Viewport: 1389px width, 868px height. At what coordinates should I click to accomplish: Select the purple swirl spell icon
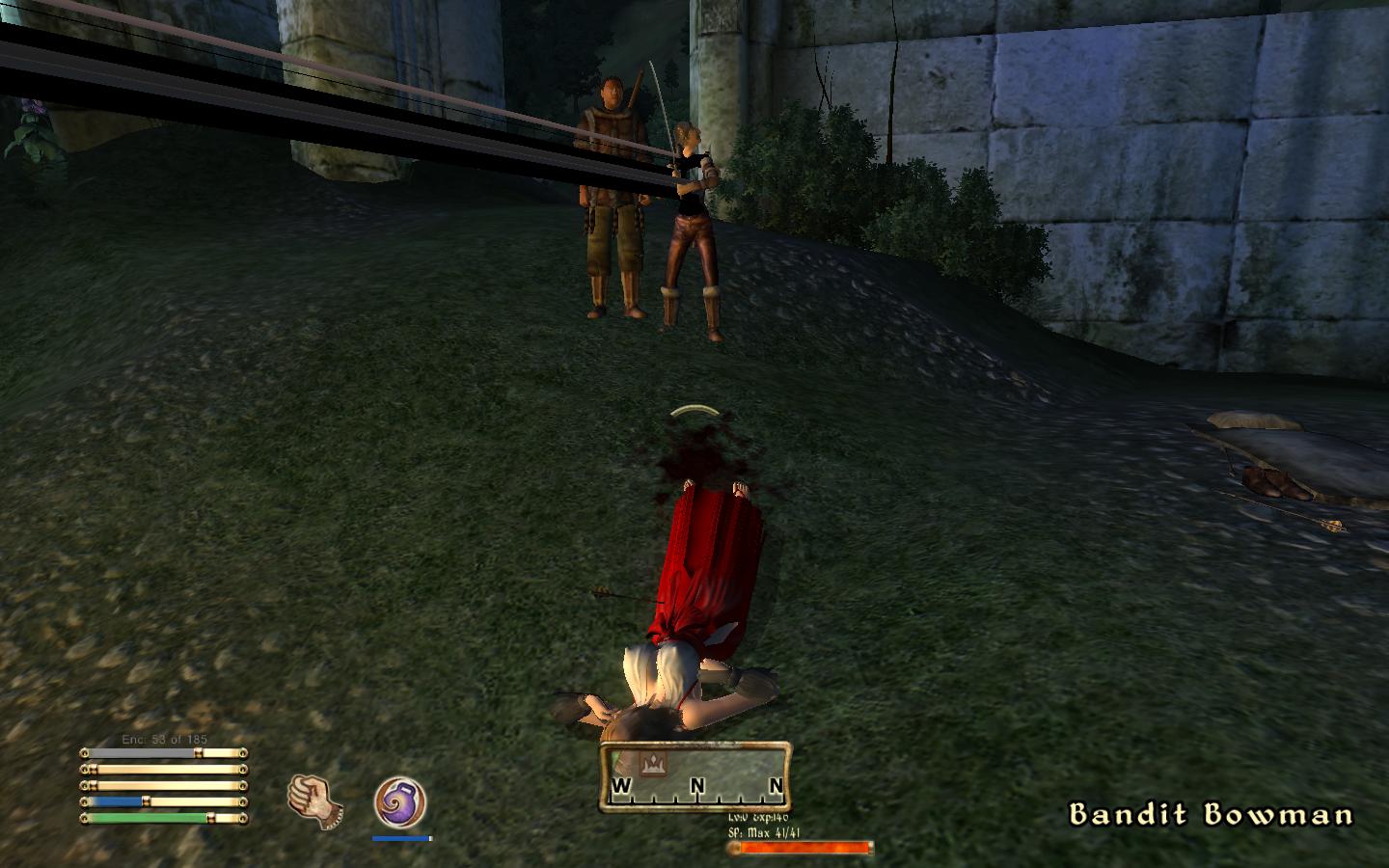point(399,803)
